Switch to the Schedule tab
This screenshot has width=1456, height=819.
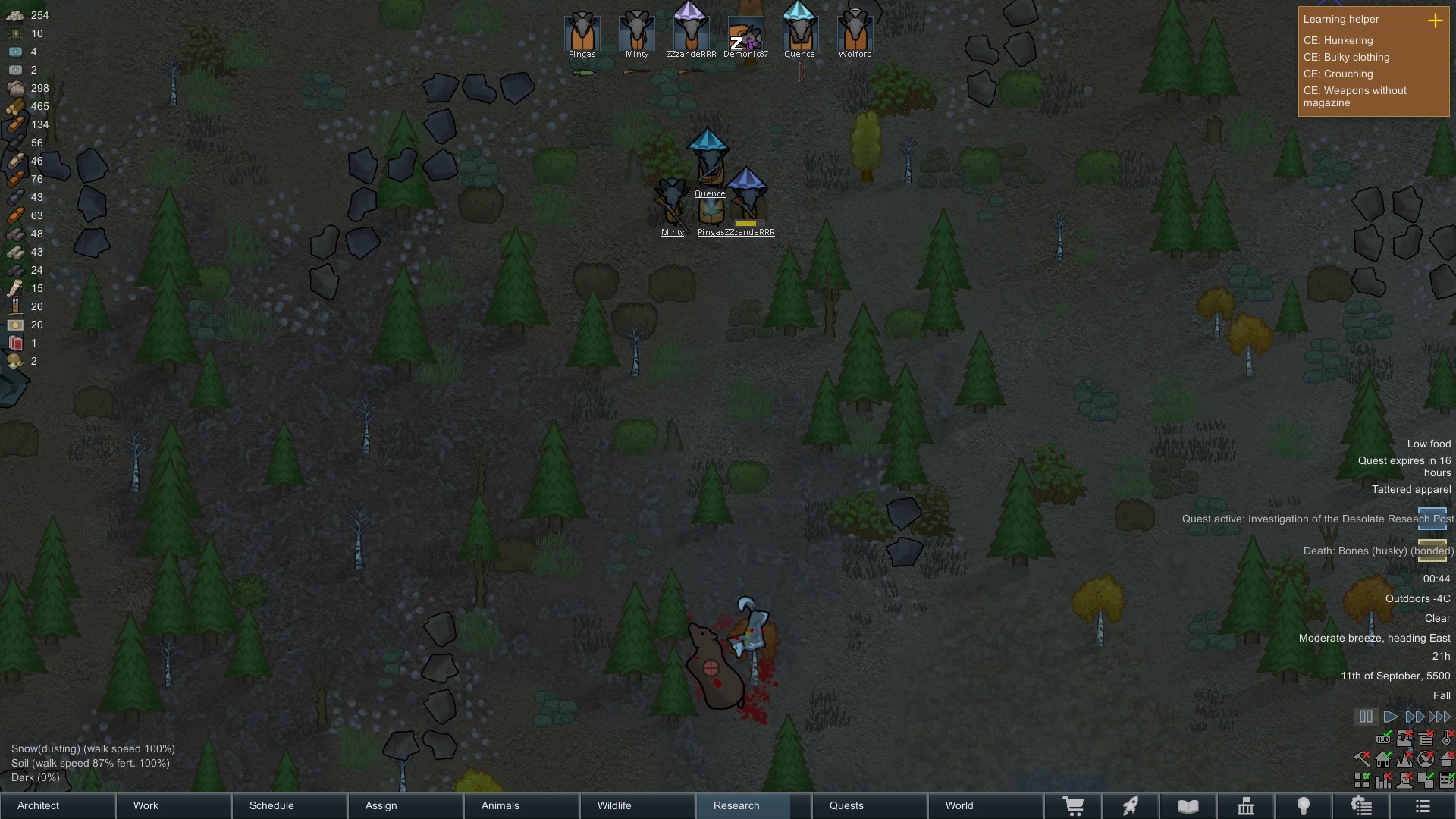pos(290,805)
